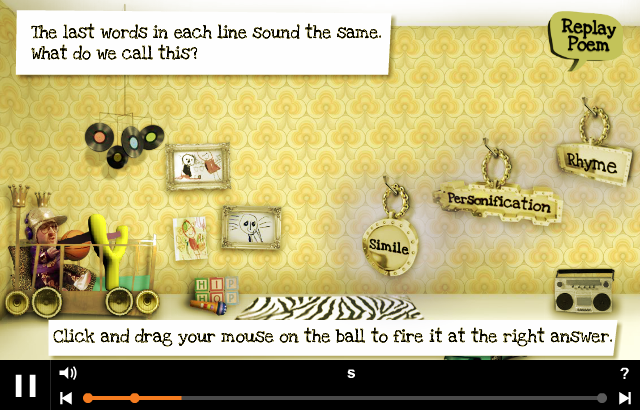Pause the game with the pause button
Viewport: 640px width, 410px height.
point(26,385)
